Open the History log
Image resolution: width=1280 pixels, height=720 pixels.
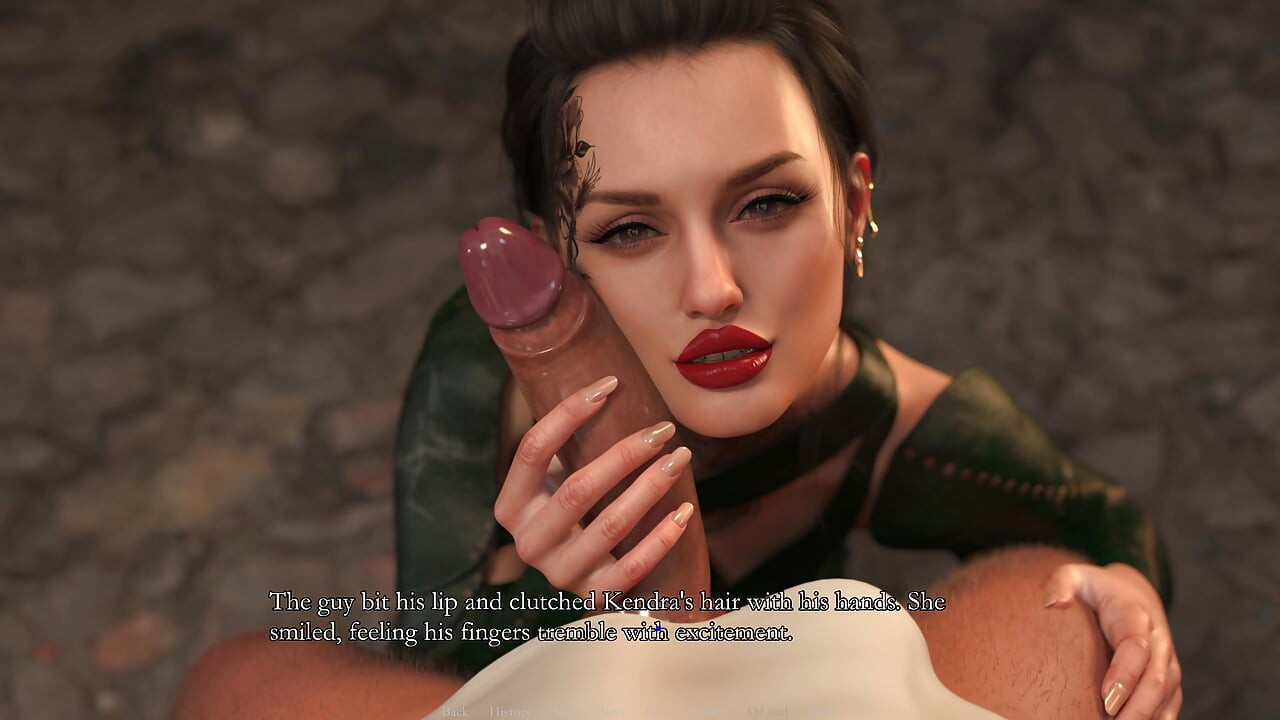tap(509, 712)
